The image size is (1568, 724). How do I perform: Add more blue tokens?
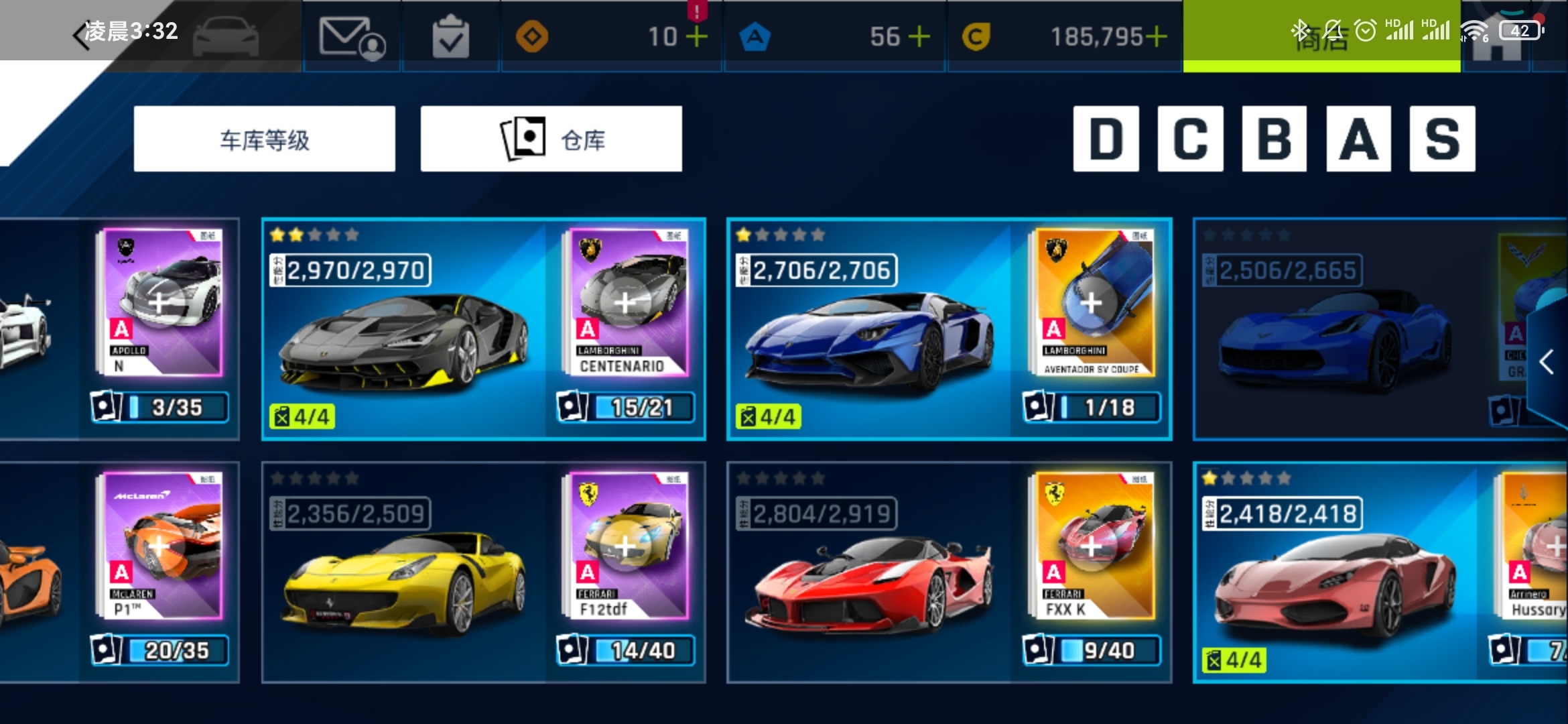tap(919, 37)
